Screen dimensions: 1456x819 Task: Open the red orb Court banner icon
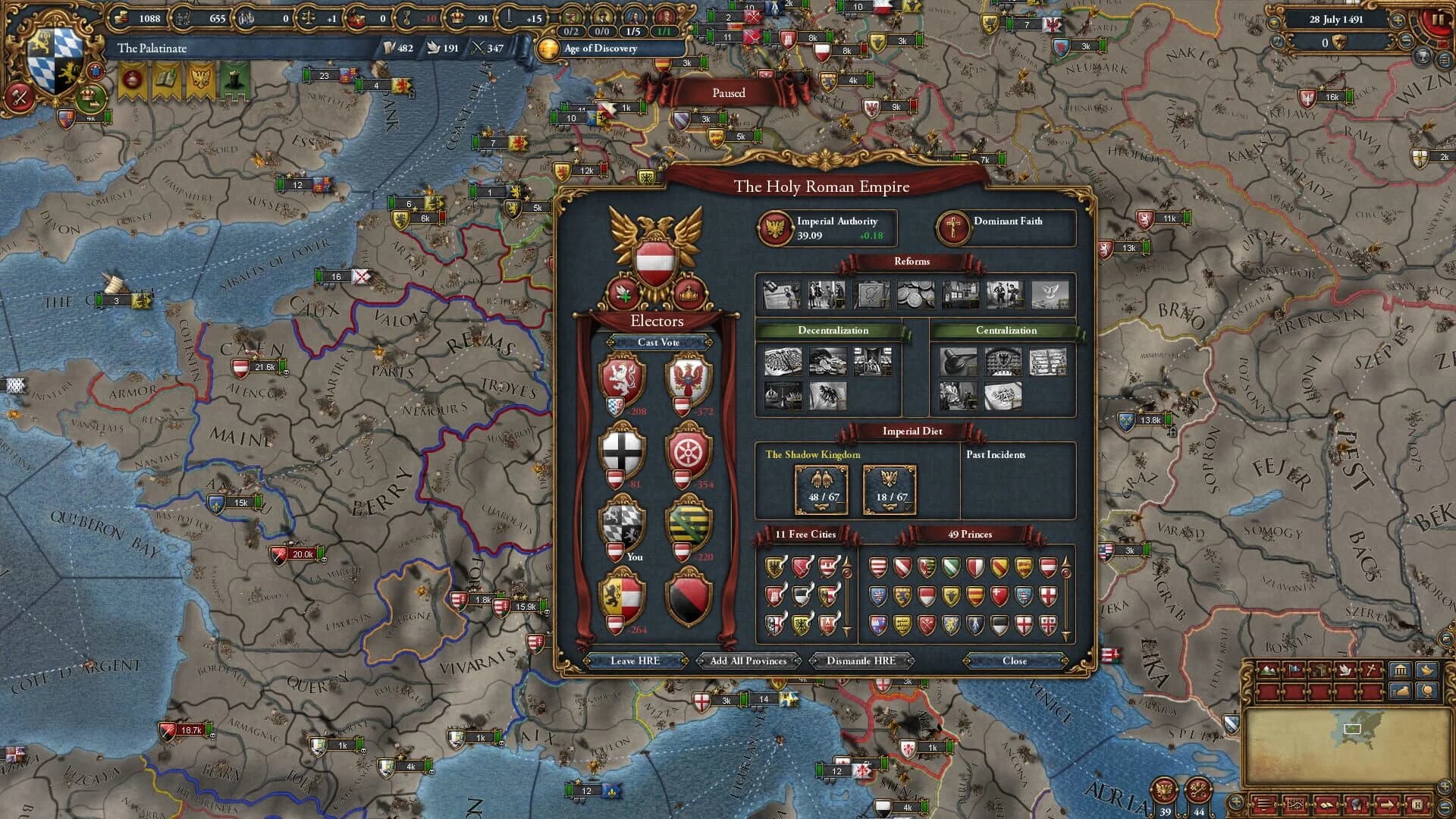coord(132,79)
